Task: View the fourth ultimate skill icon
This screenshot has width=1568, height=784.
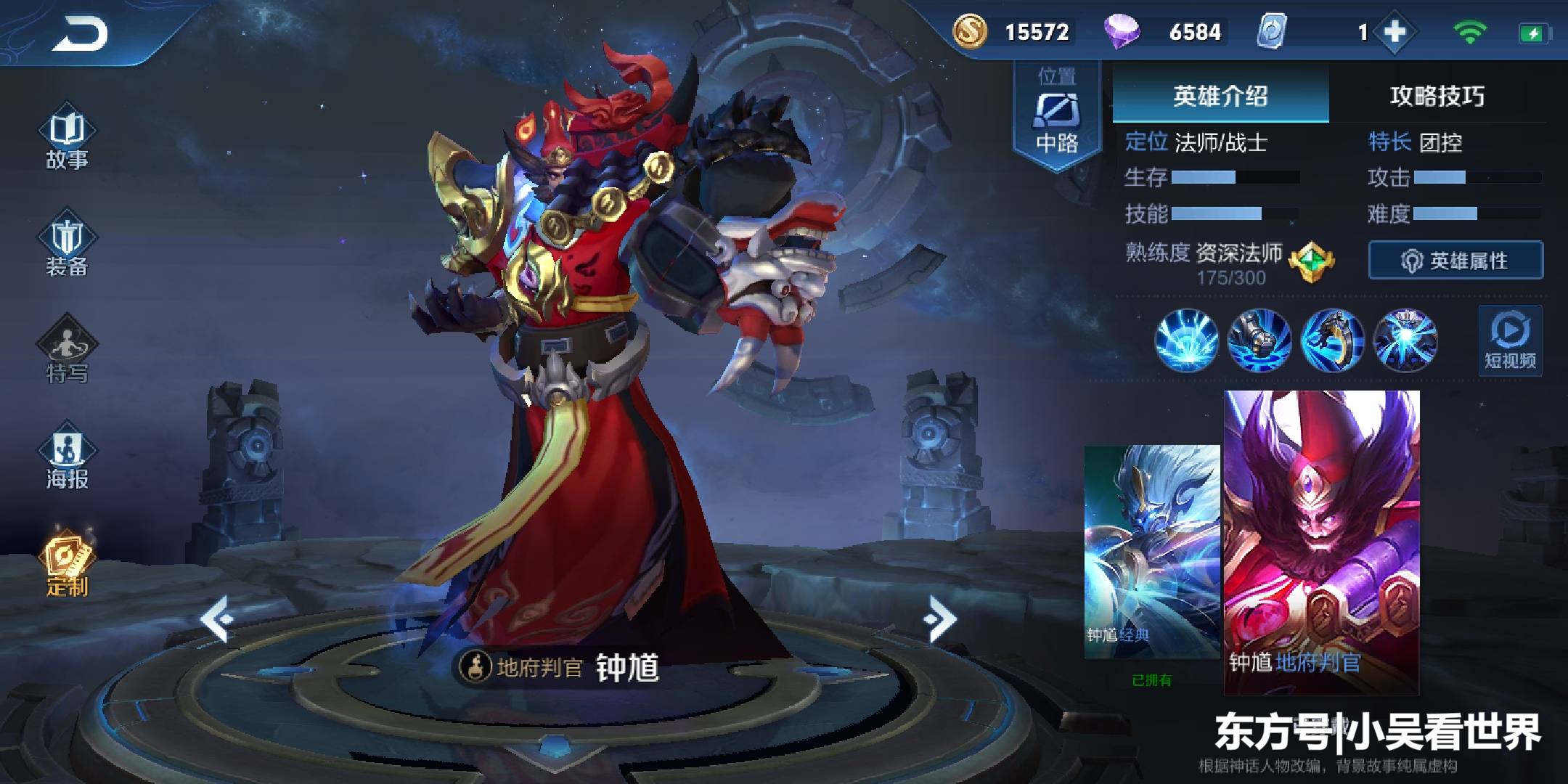Action: [x=1405, y=340]
